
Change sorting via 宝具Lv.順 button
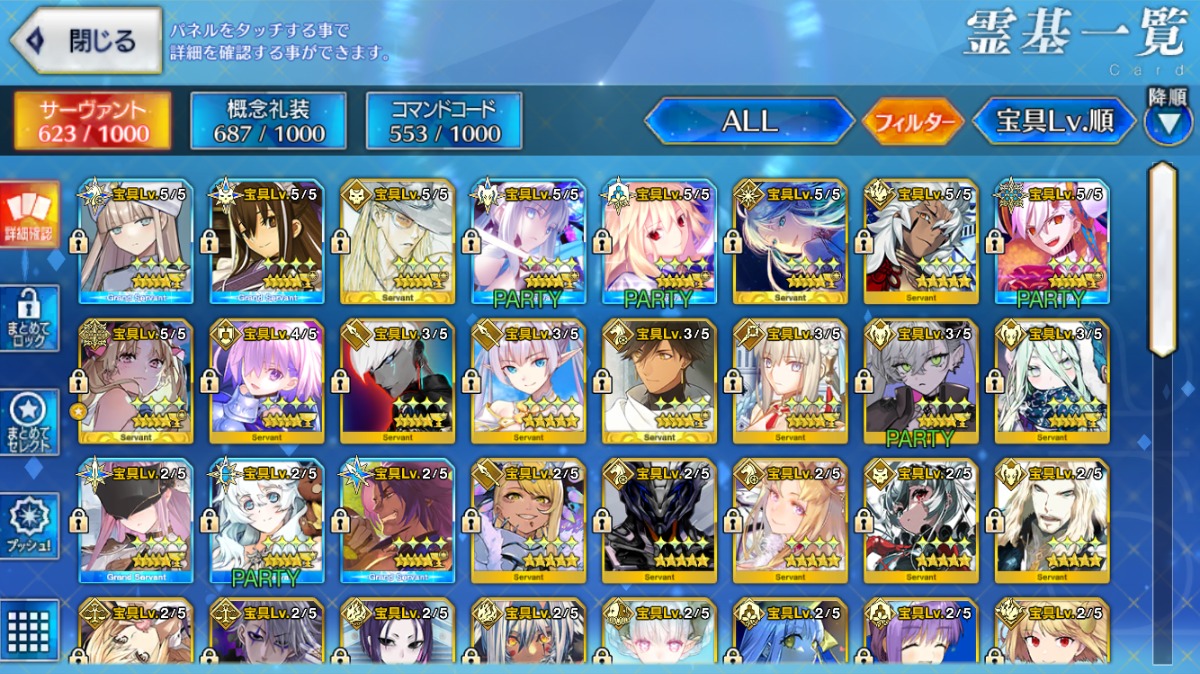click(1054, 122)
